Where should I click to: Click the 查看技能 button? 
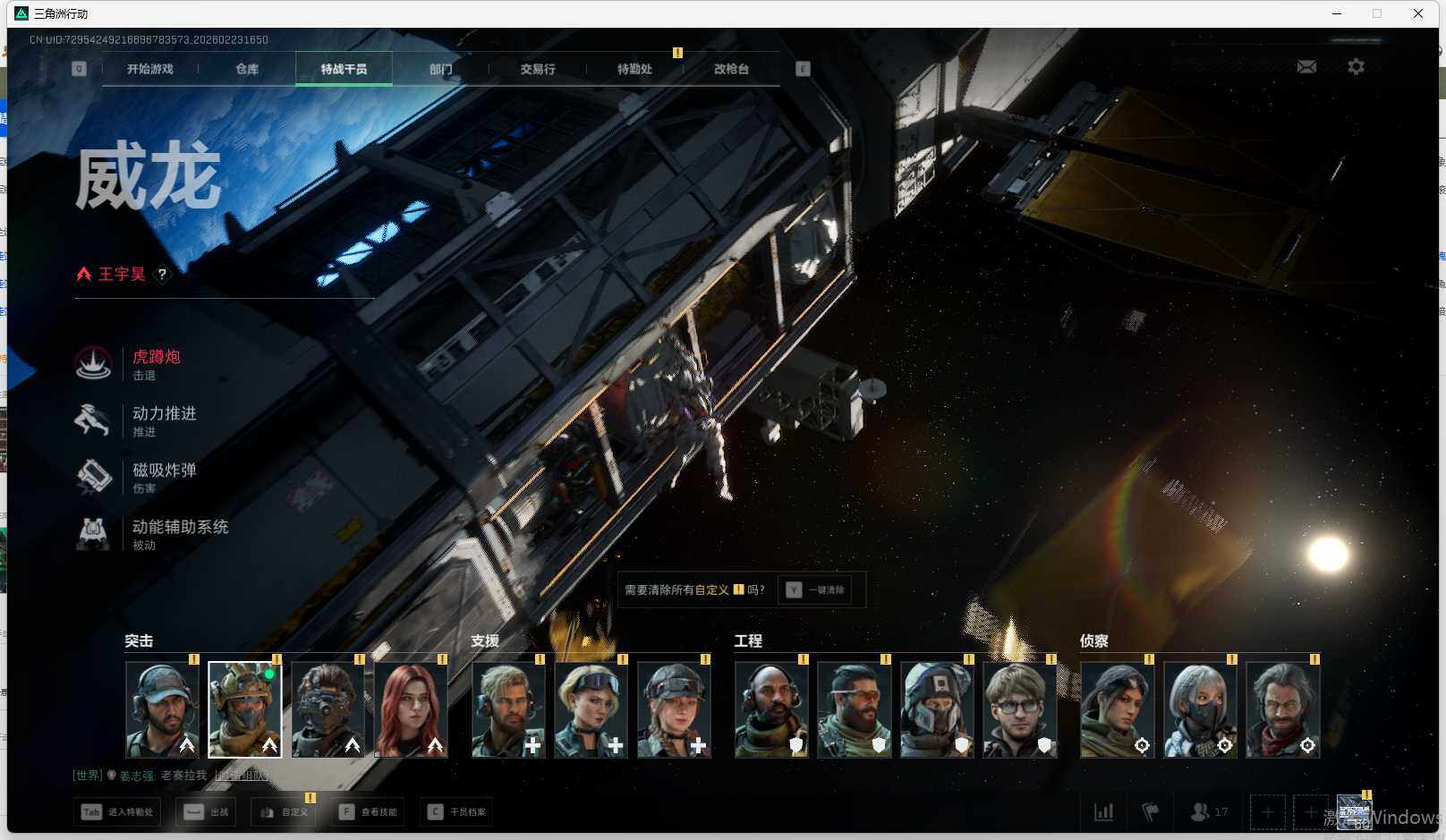point(369,812)
